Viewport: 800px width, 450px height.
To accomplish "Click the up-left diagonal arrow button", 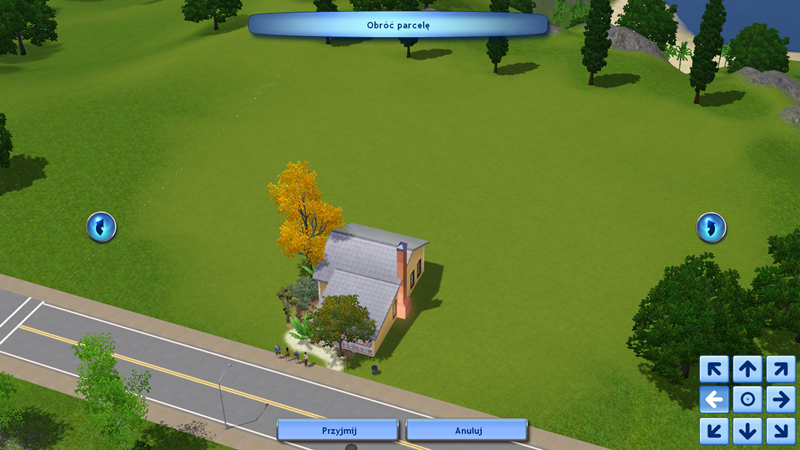I will 714,369.
